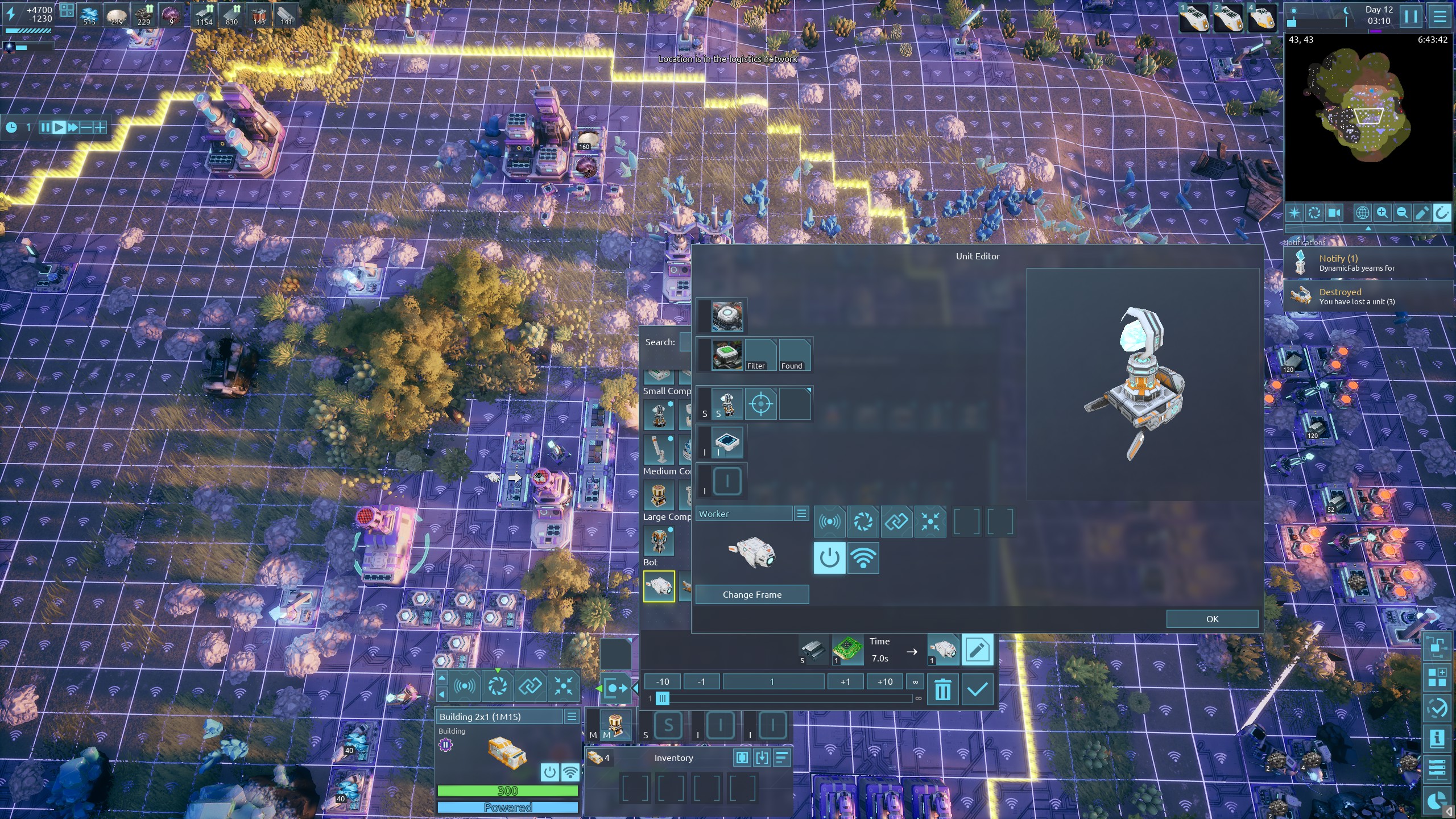
Task: Delete the production order with trash icon
Action: (942, 690)
